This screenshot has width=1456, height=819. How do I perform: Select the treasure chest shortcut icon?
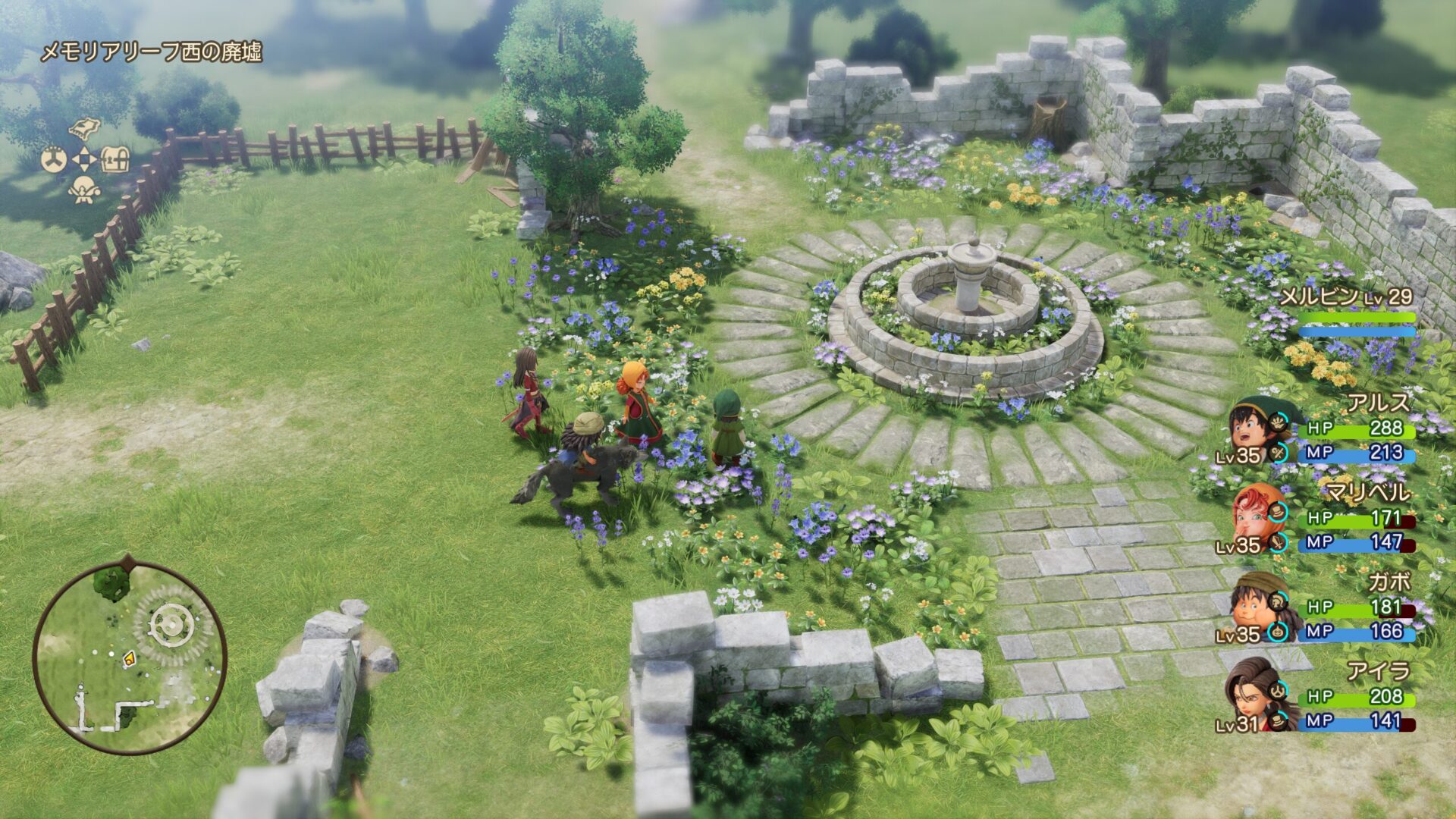coord(115,160)
